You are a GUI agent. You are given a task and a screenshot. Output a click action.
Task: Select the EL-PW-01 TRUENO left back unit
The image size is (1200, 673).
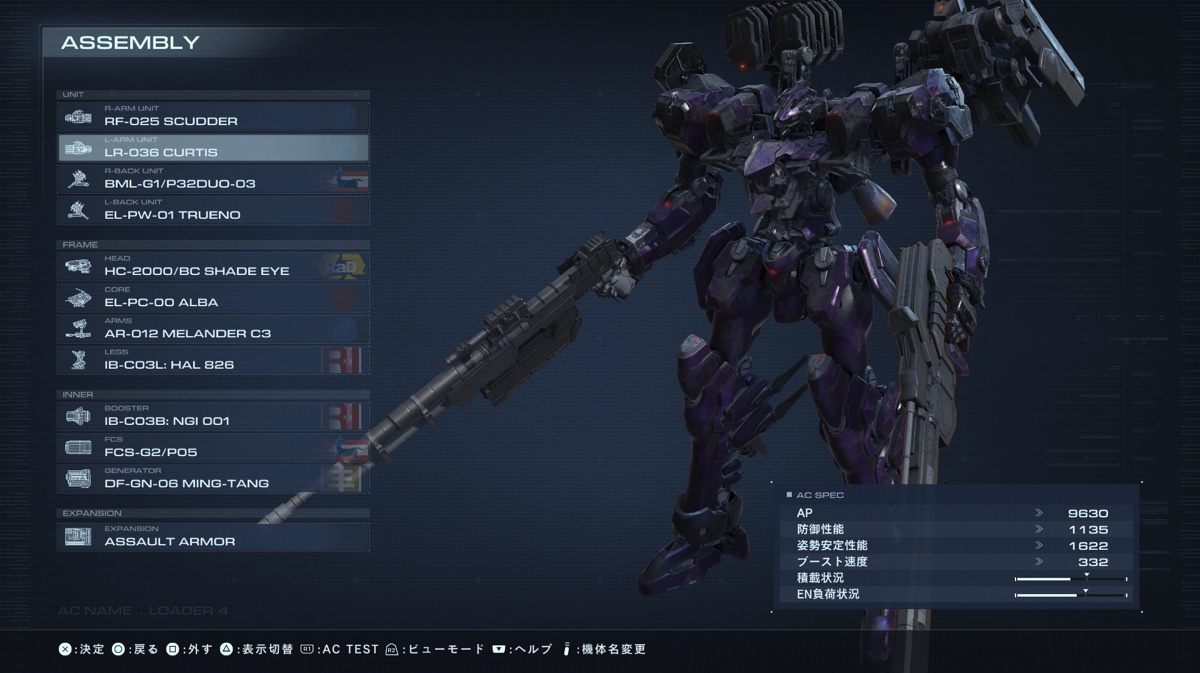[213, 210]
